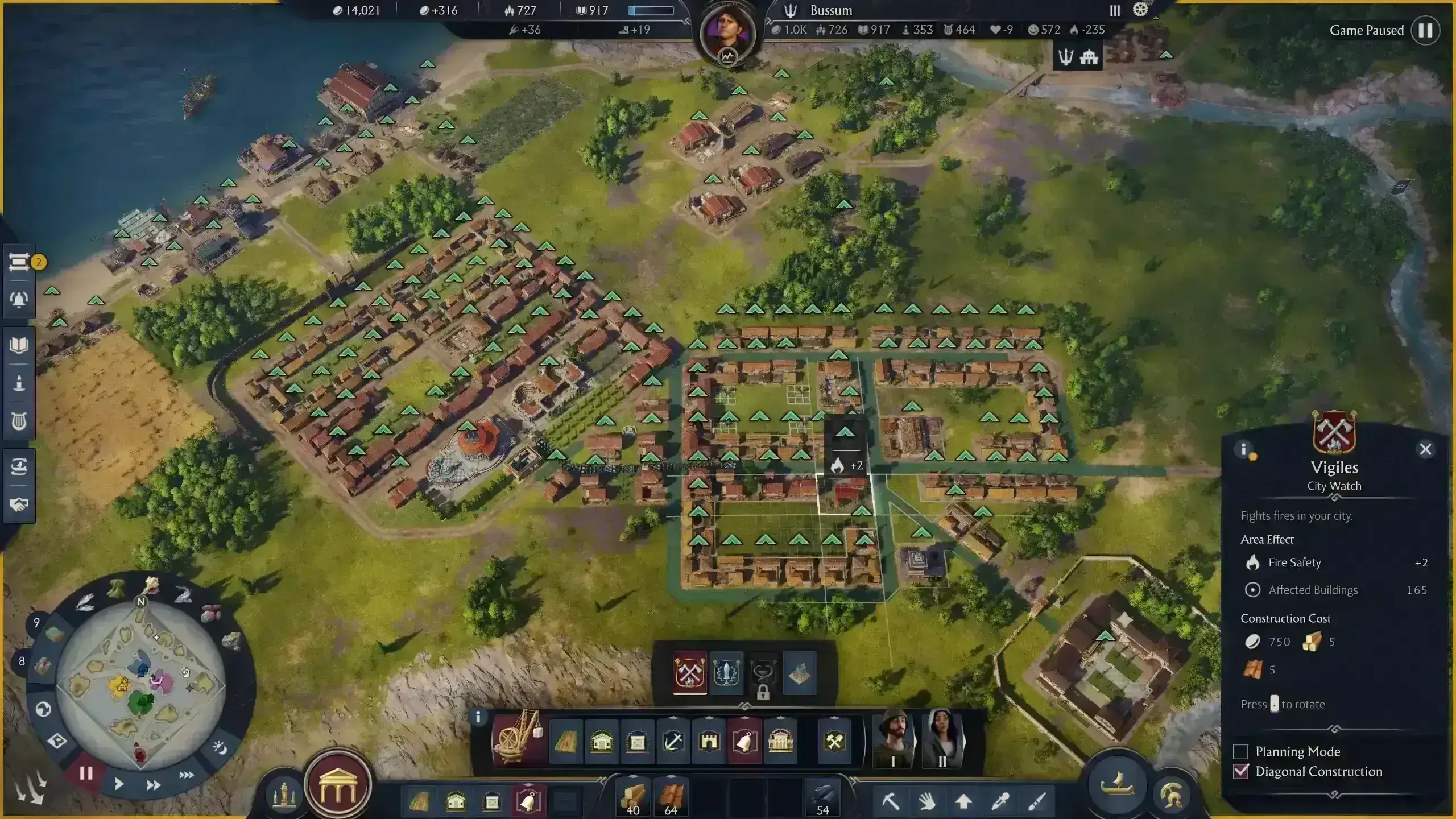Select the Vigiles crossed-axes building icon
The height and width of the screenshot is (819, 1456).
[x=690, y=673]
